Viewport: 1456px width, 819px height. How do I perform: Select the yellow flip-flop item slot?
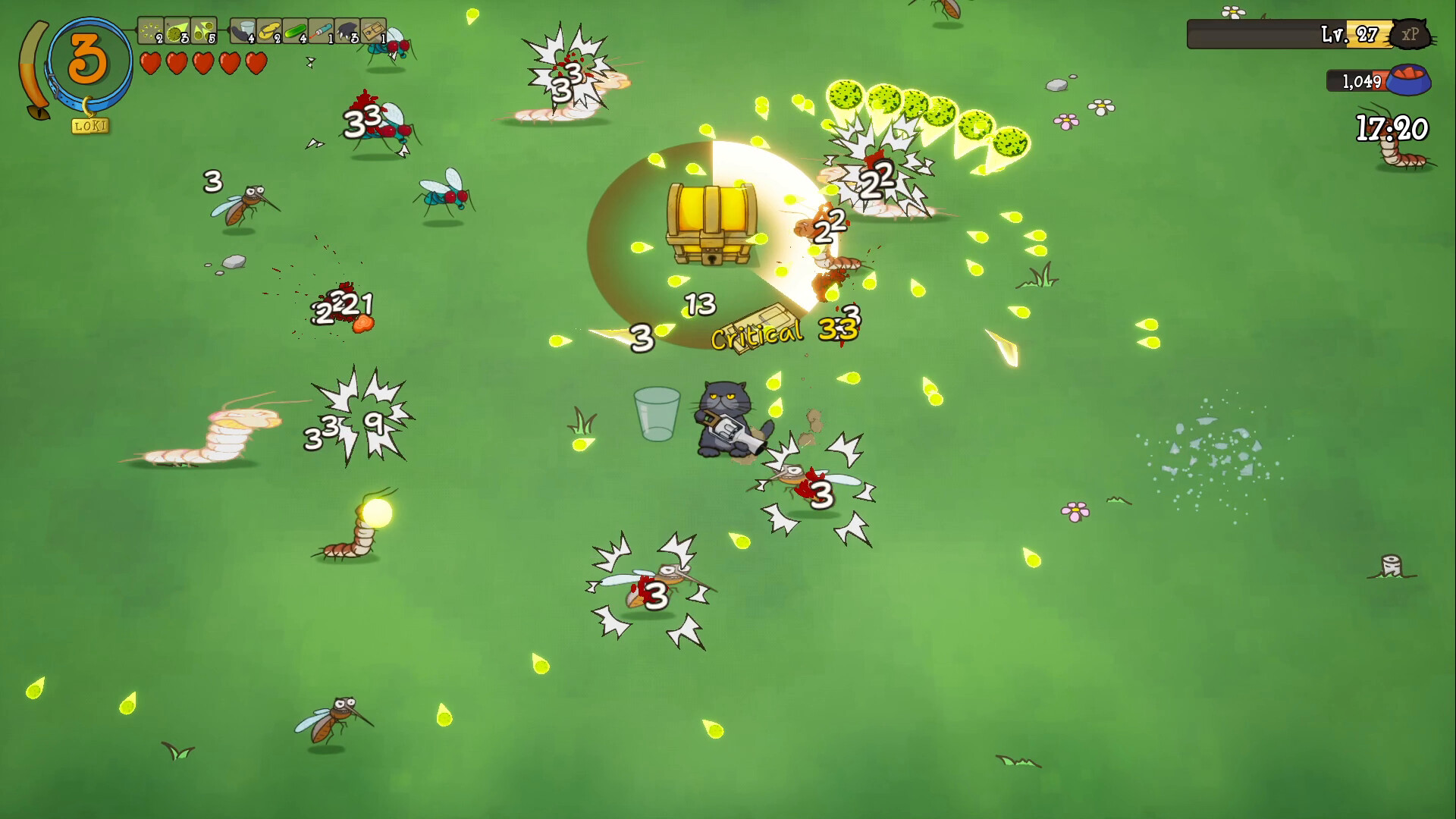(269, 32)
